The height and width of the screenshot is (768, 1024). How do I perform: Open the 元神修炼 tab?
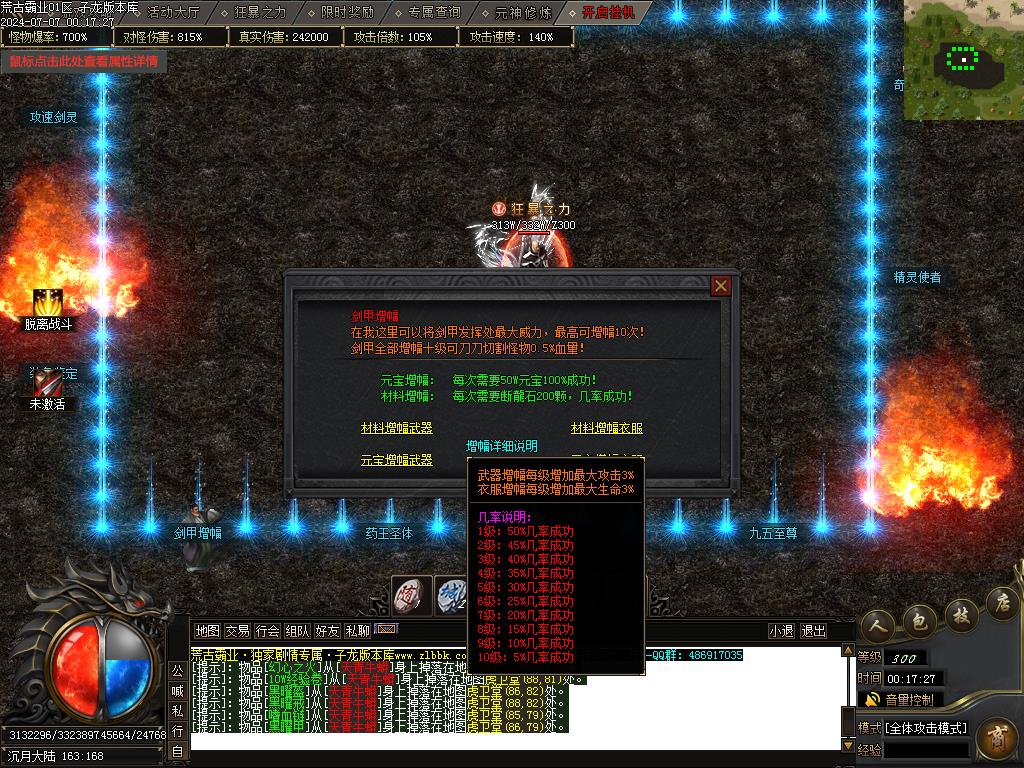click(x=522, y=12)
